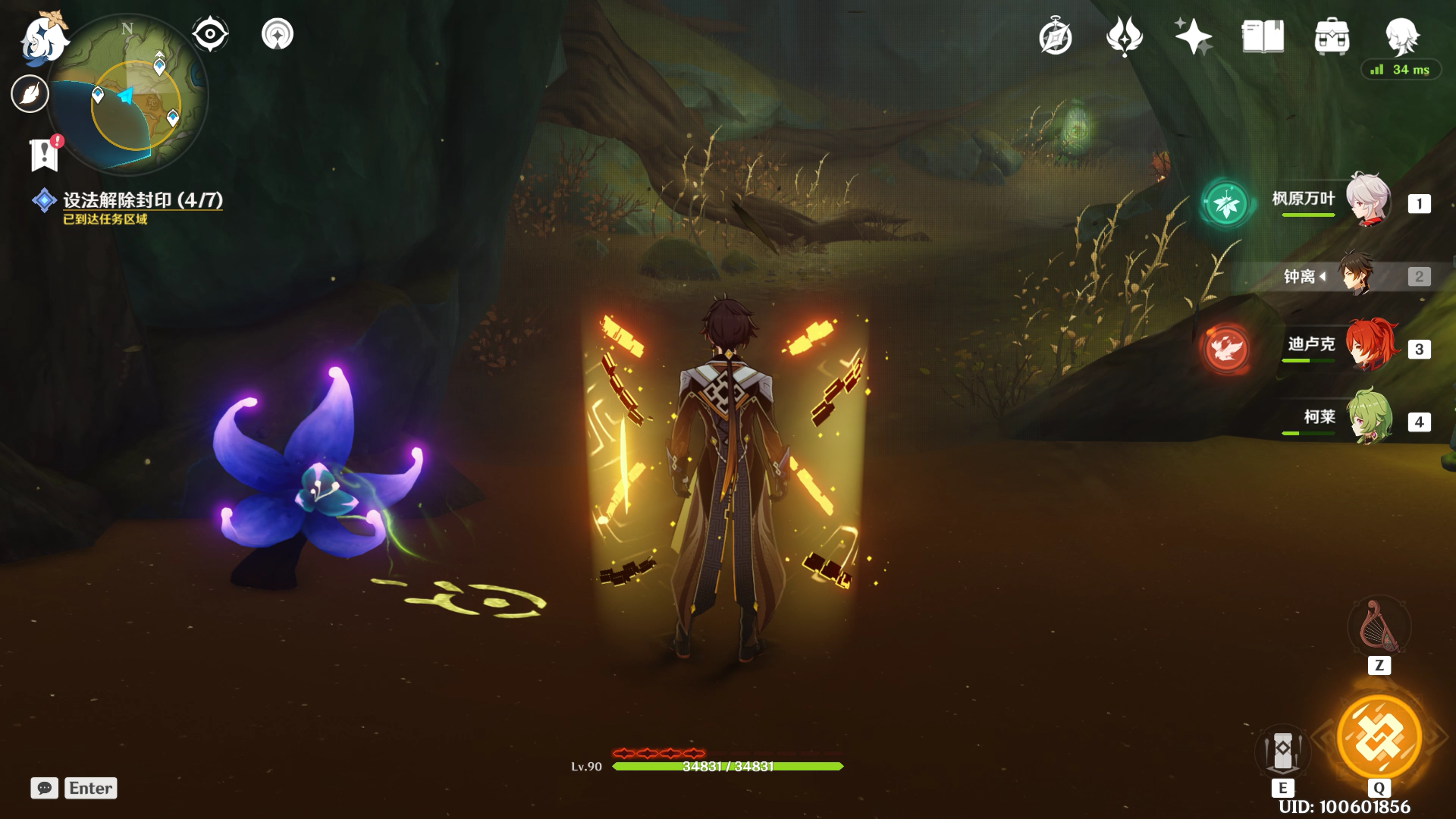Toggle the elemental sight eye icon
This screenshot has width=1456, height=819.
pos(210,34)
